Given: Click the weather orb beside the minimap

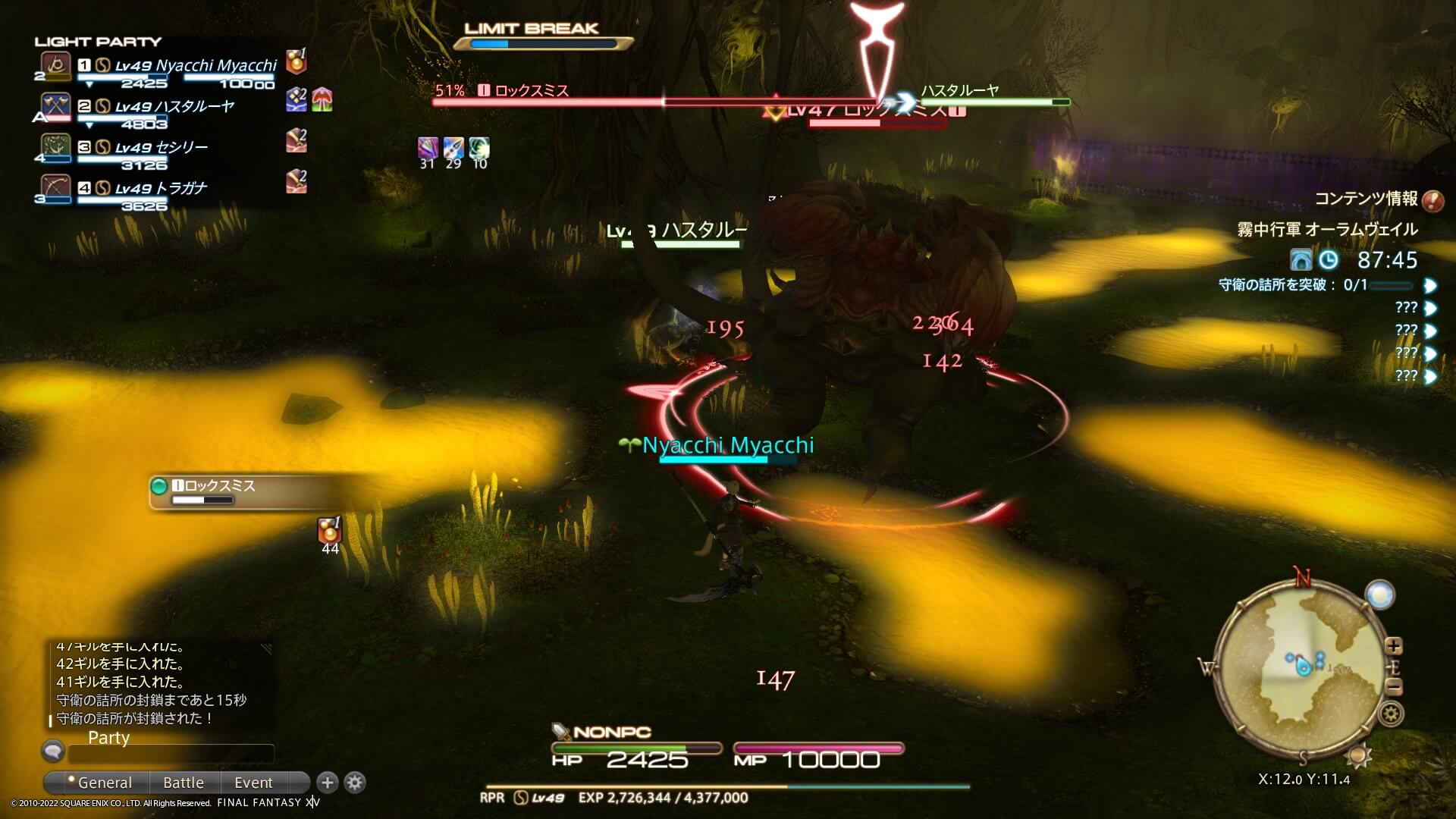Looking at the screenshot, I should point(1379,595).
